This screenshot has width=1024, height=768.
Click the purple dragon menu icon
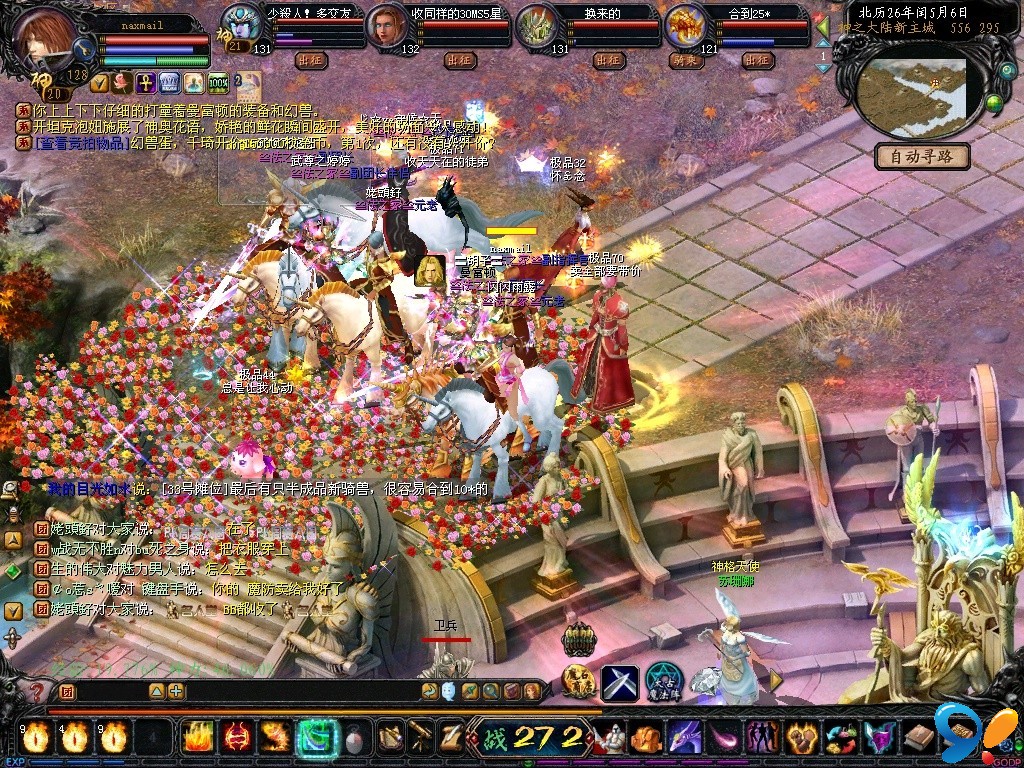(x=684, y=738)
